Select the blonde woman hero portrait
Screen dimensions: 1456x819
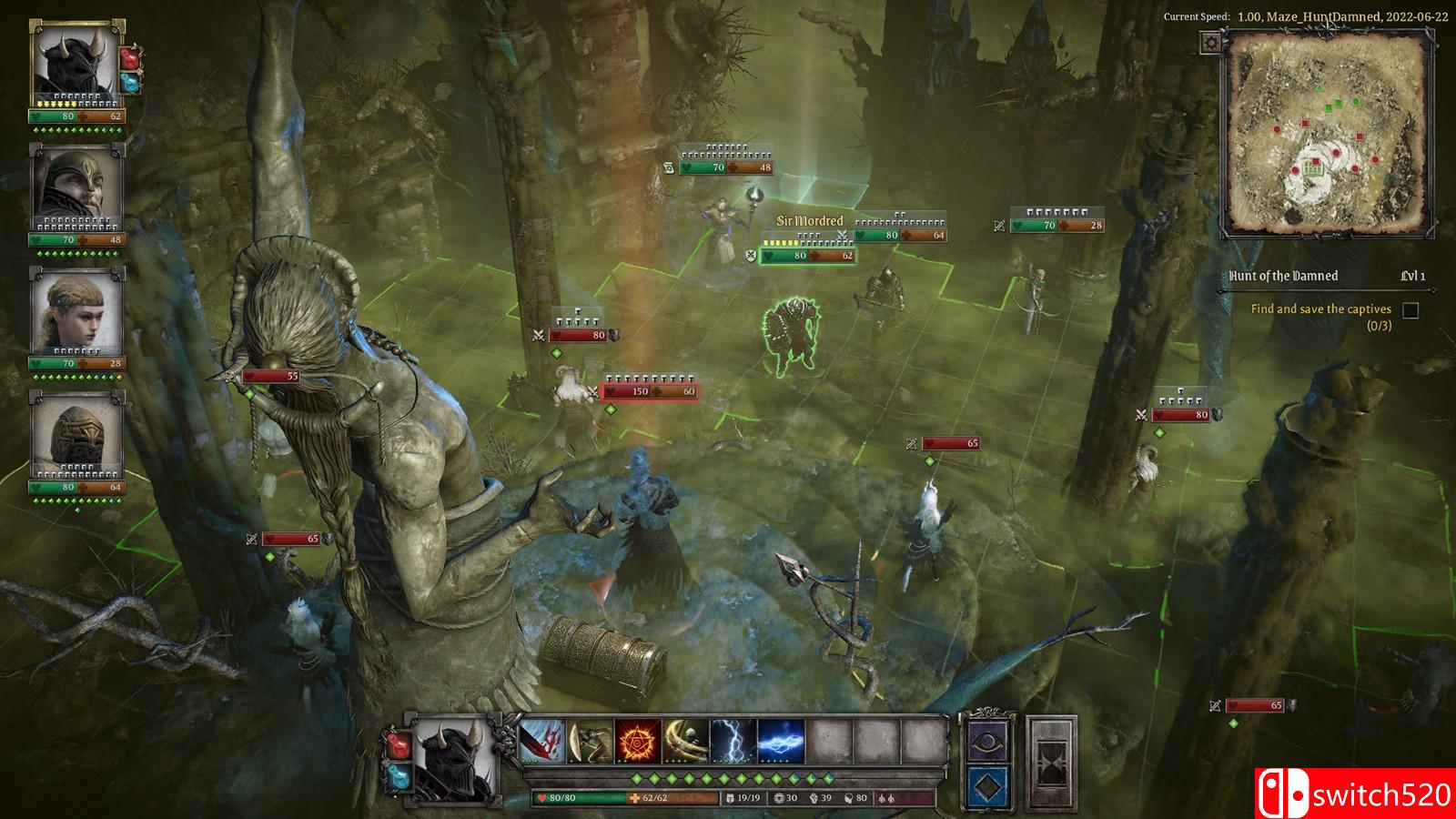[76, 309]
